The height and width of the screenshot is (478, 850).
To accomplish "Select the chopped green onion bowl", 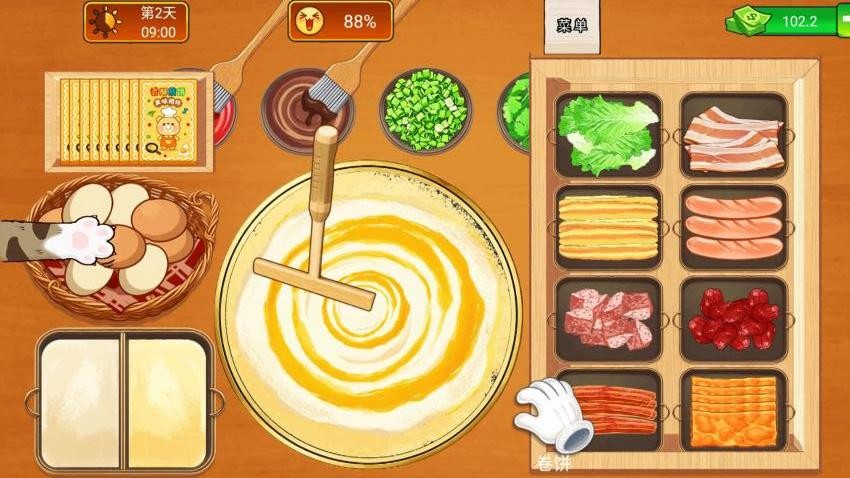I will point(425,108).
